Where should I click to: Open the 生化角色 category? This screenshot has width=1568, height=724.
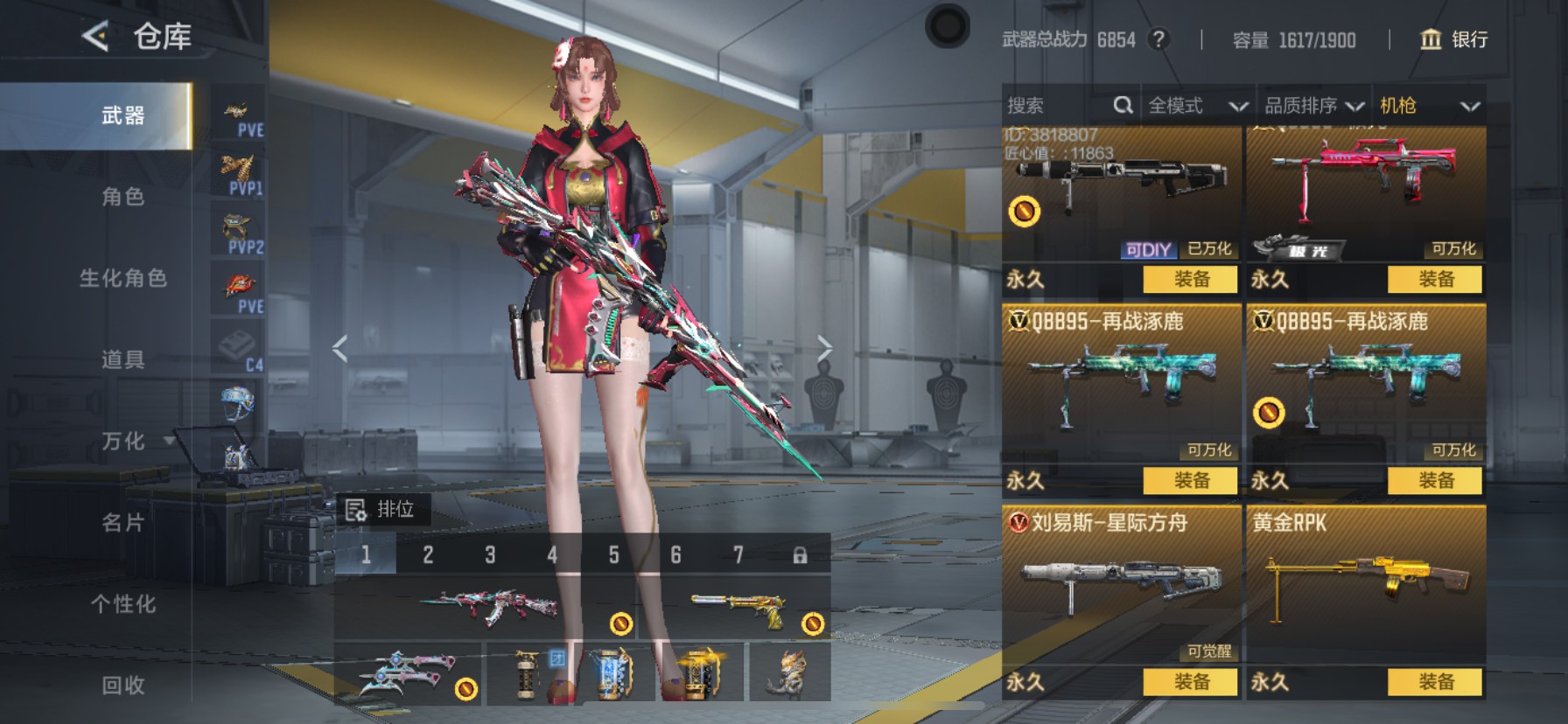pyautogui.click(x=122, y=278)
